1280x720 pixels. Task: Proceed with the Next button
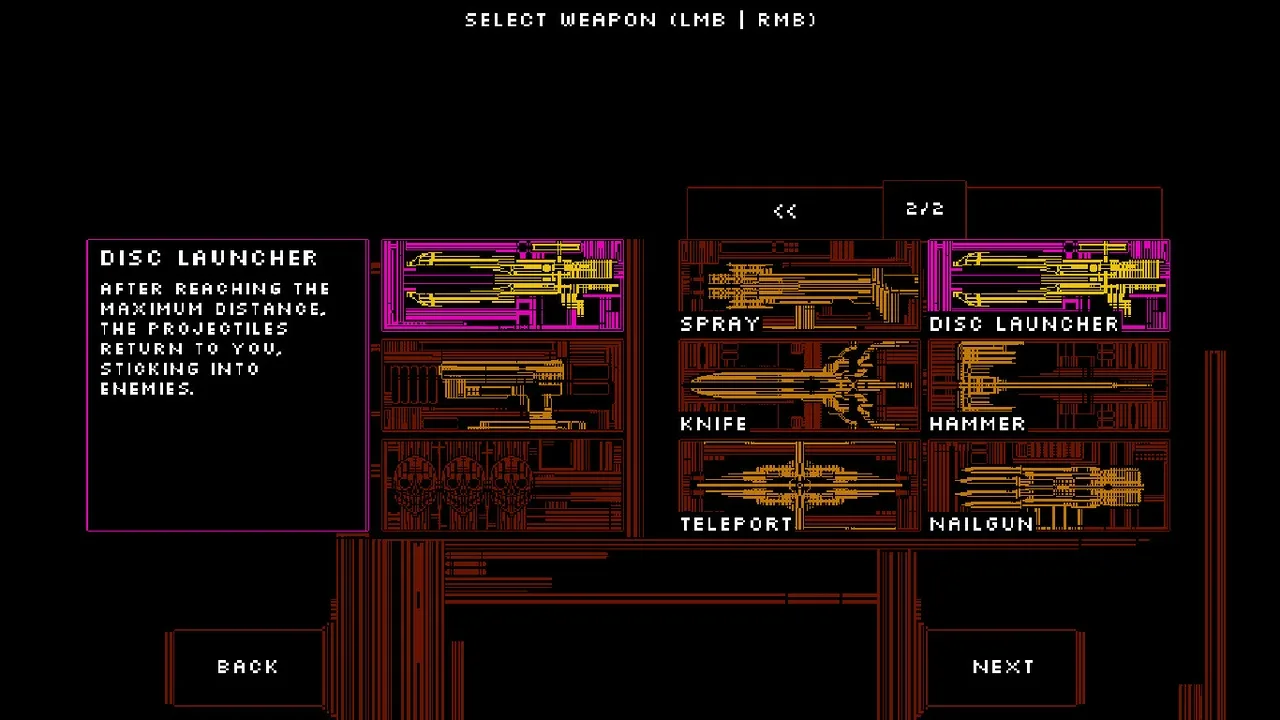[1003, 667]
